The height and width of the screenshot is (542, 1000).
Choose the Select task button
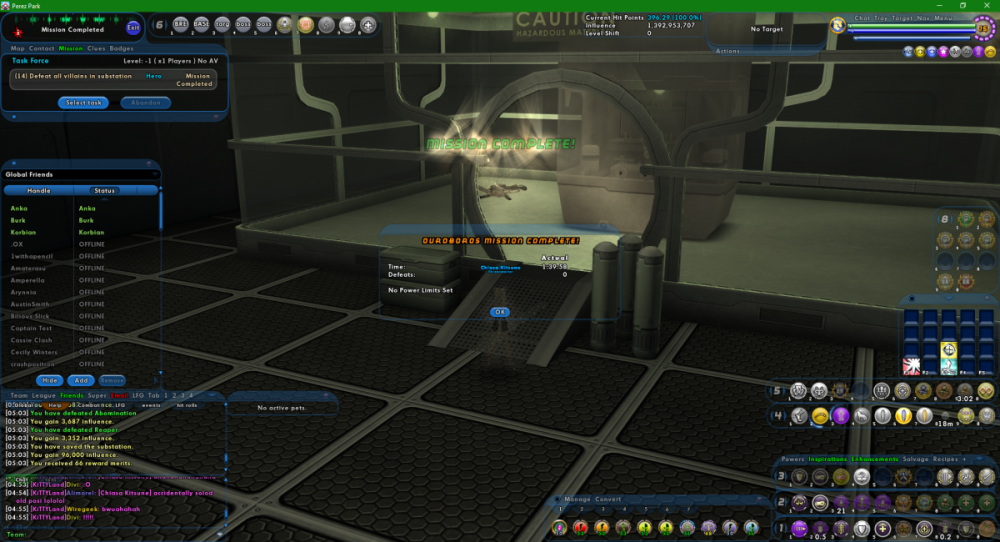[x=82, y=102]
